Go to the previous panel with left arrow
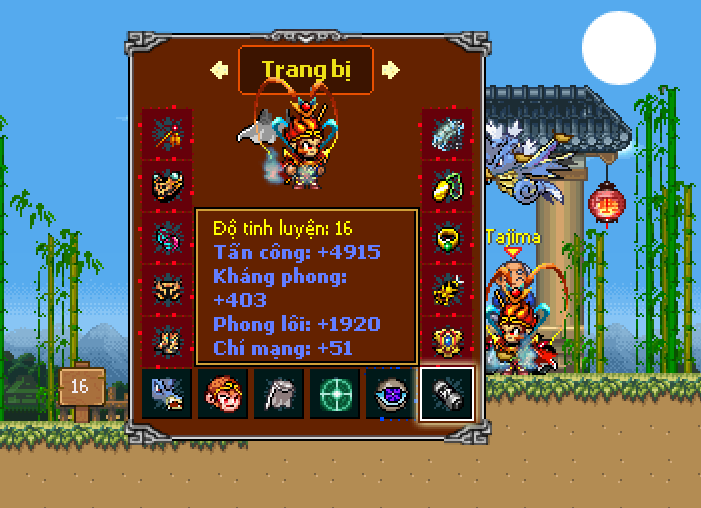701x508 pixels. coord(219,69)
